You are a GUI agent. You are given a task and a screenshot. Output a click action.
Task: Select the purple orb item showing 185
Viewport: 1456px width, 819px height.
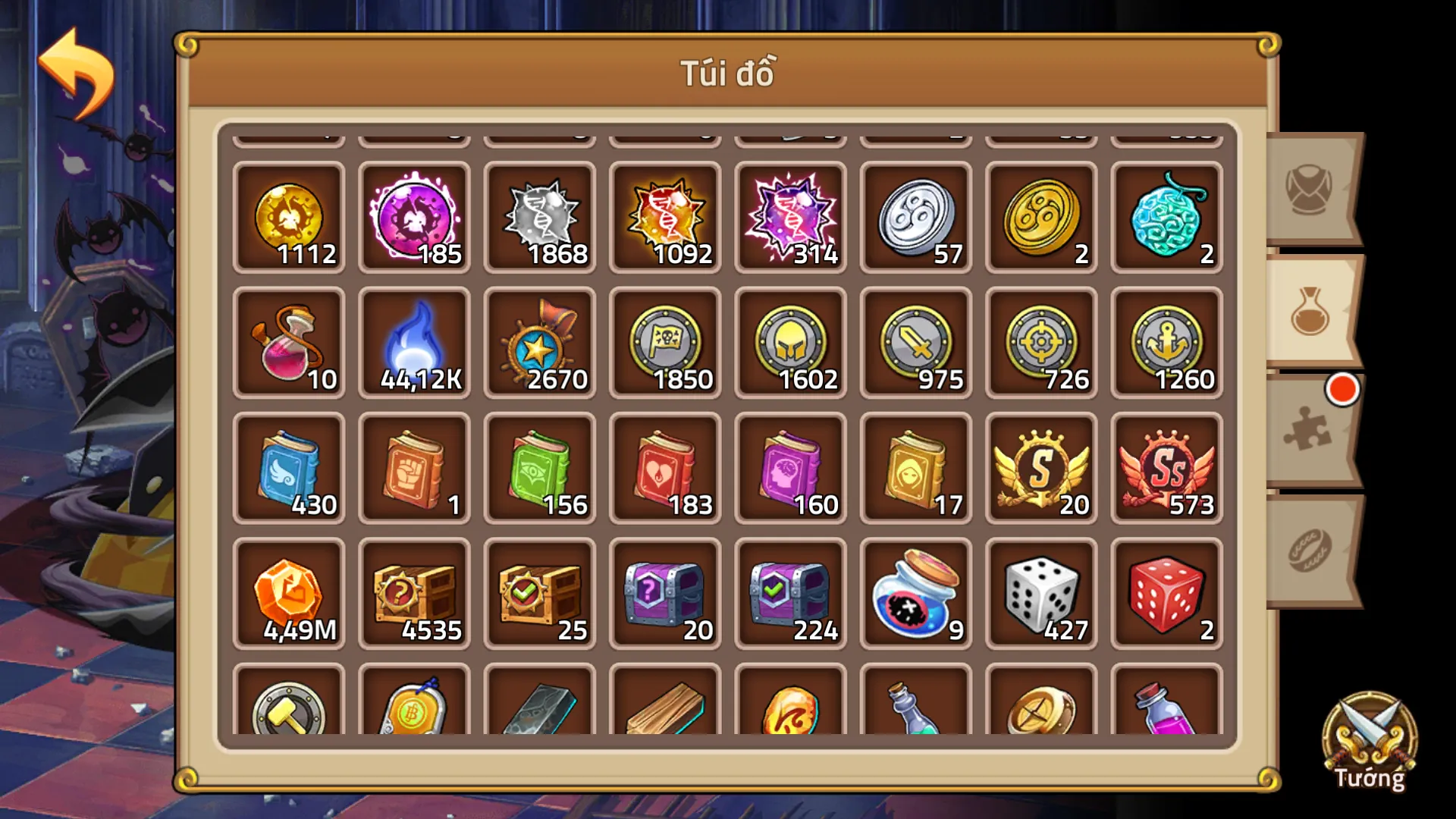point(414,220)
